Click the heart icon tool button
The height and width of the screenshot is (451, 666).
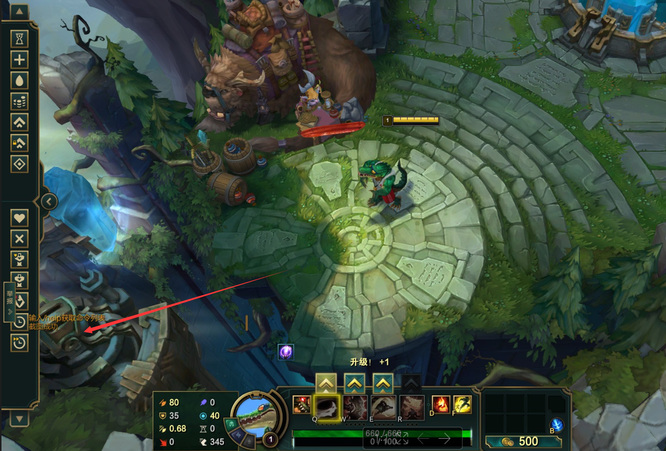[x=19, y=217]
